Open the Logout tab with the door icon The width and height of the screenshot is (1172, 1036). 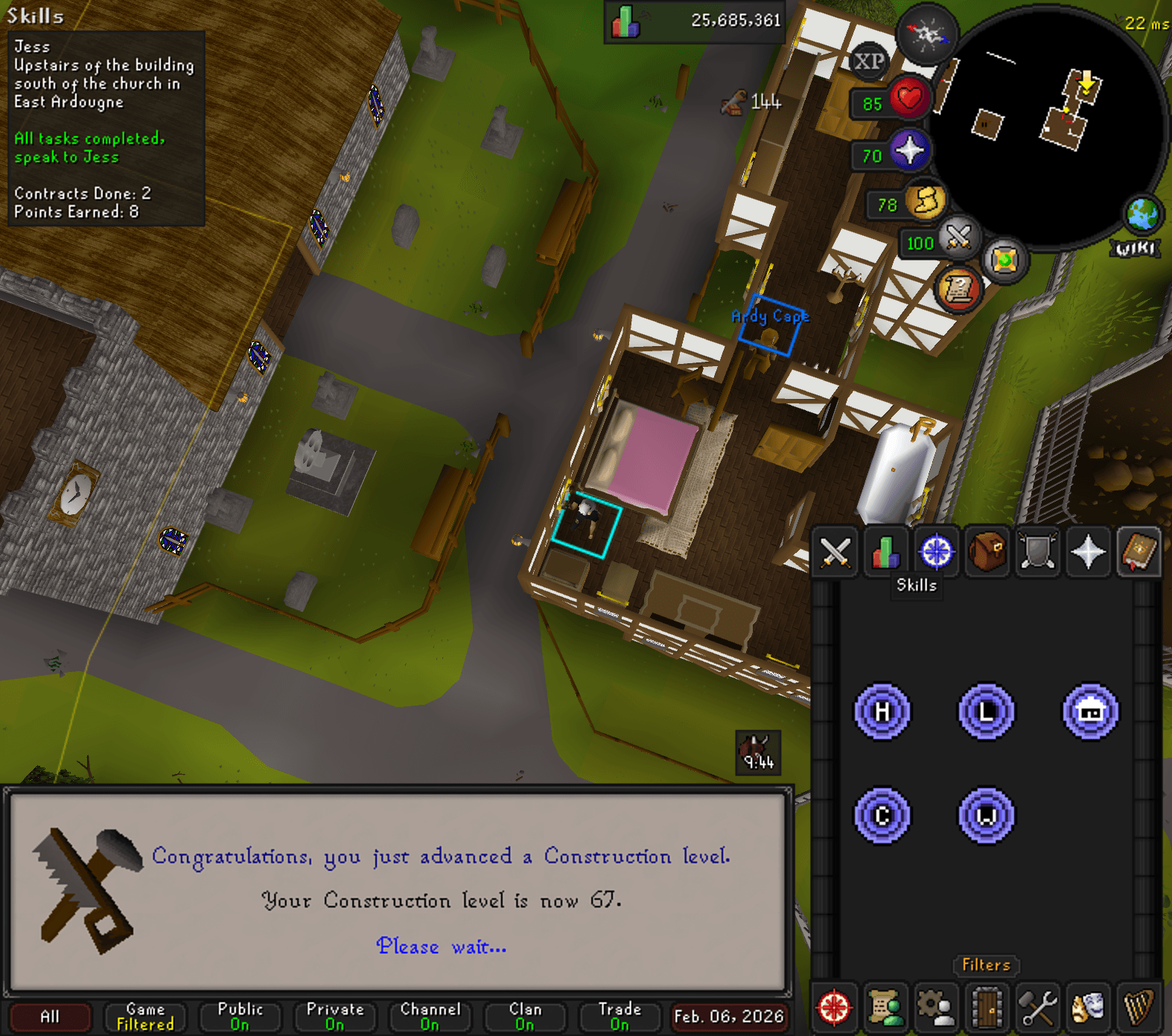(x=986, y=1010)
